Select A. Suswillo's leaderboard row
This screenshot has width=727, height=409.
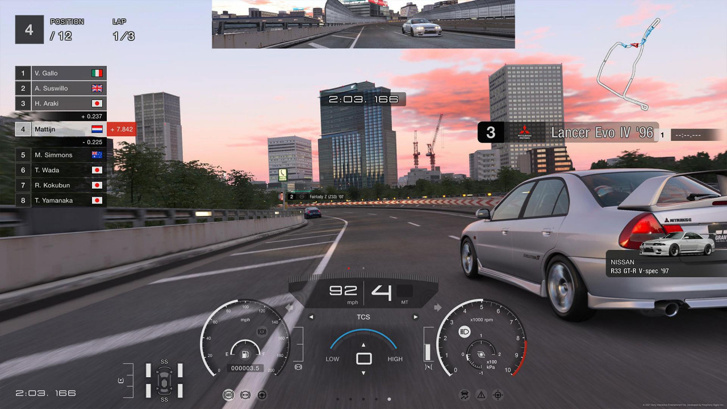click(x=60, y=88)
